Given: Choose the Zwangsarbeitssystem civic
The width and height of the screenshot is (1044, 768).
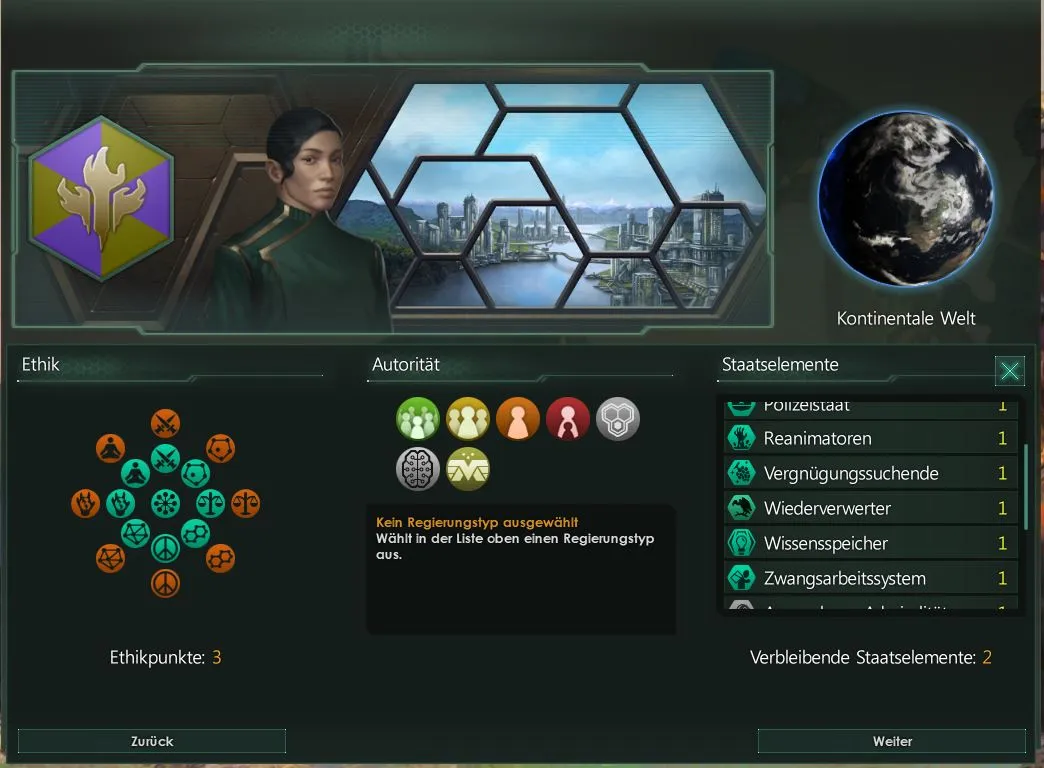Looking at the screenshot, I should (x=870, y=578).
